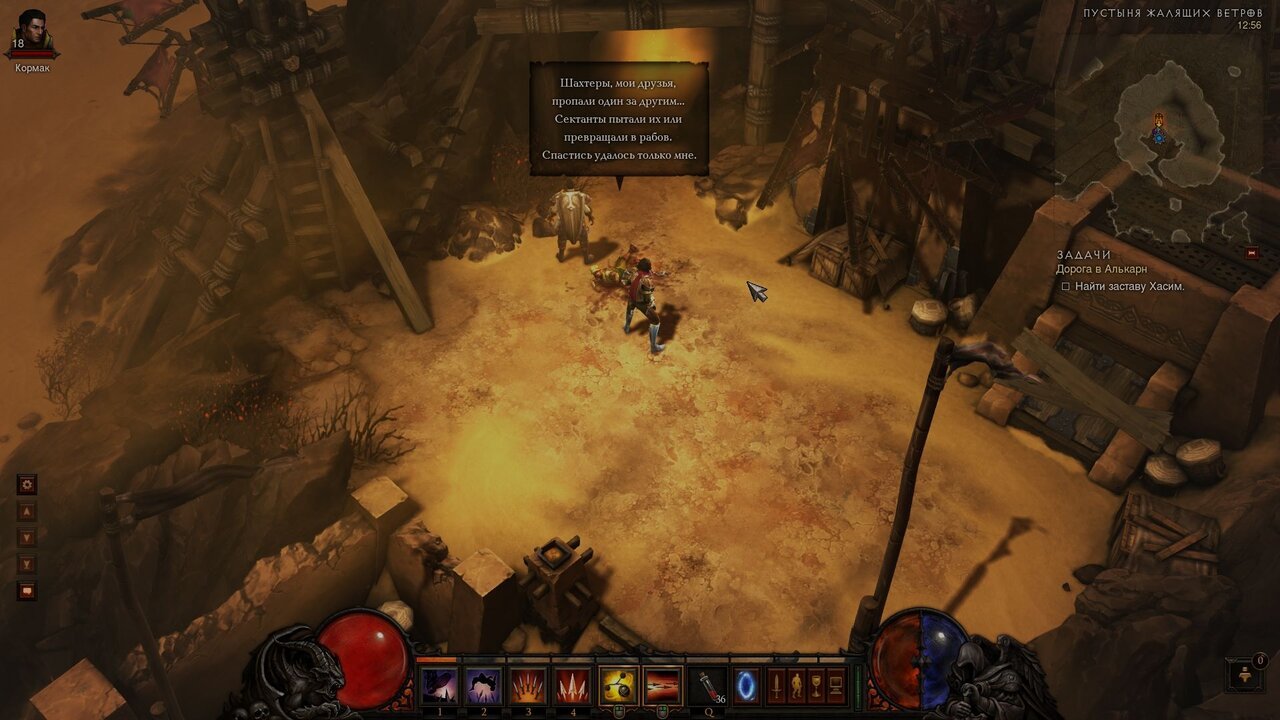Select the yellow bolas skill icon
This screenshot has width=1280, height=720.
(618, 686)
